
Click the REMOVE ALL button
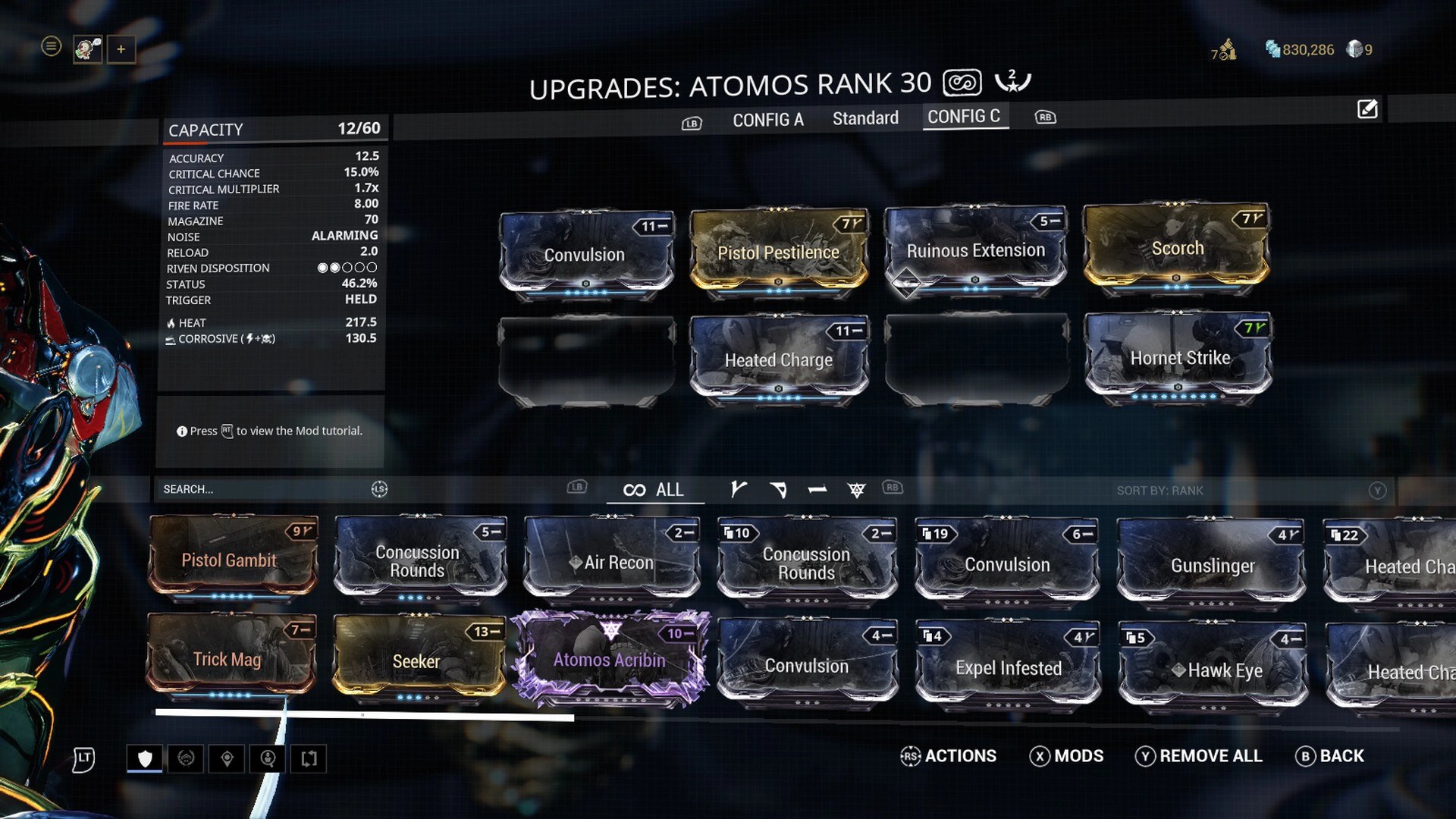click(1199, 756)
